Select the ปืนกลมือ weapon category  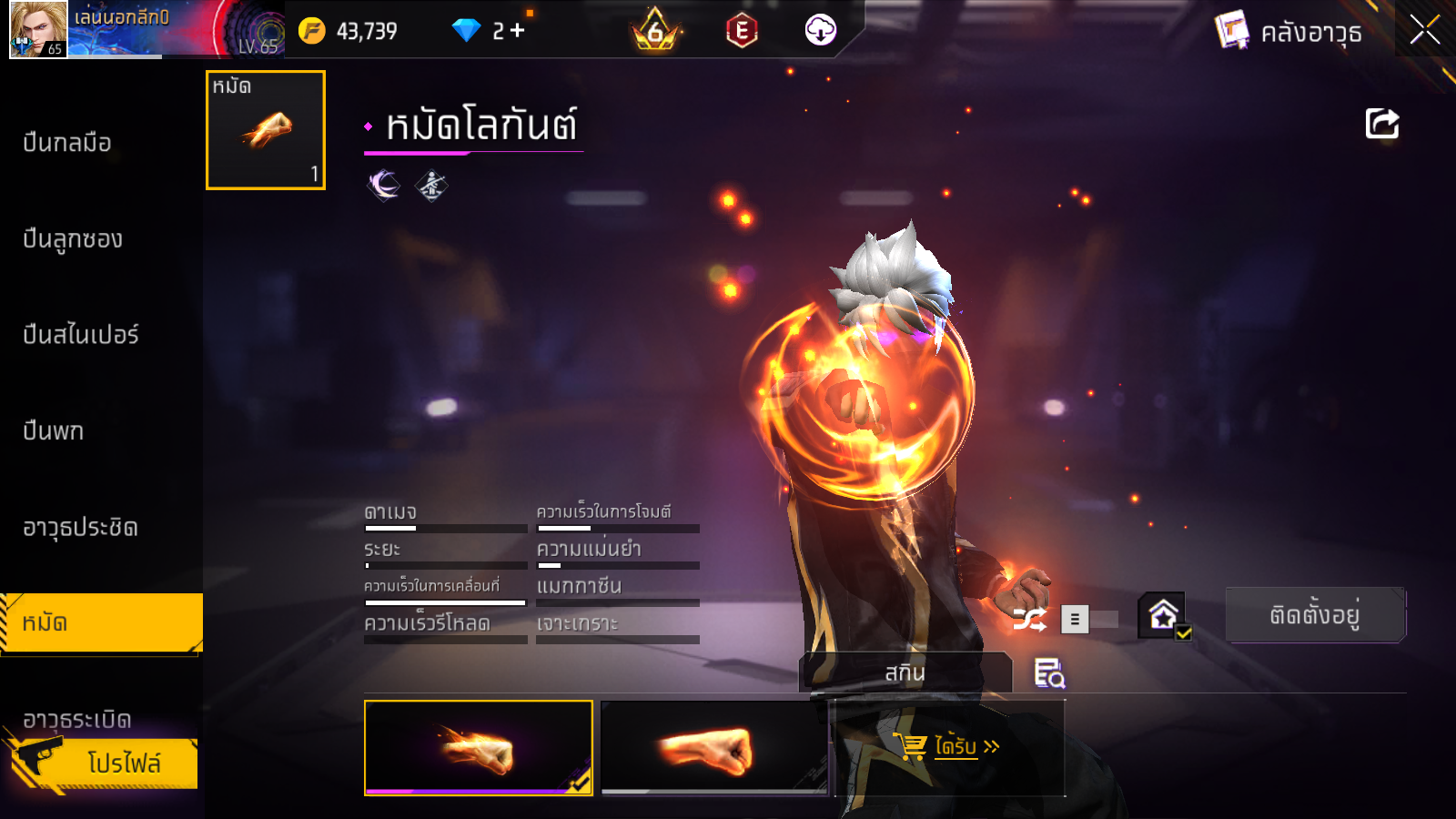coord(67,143)
